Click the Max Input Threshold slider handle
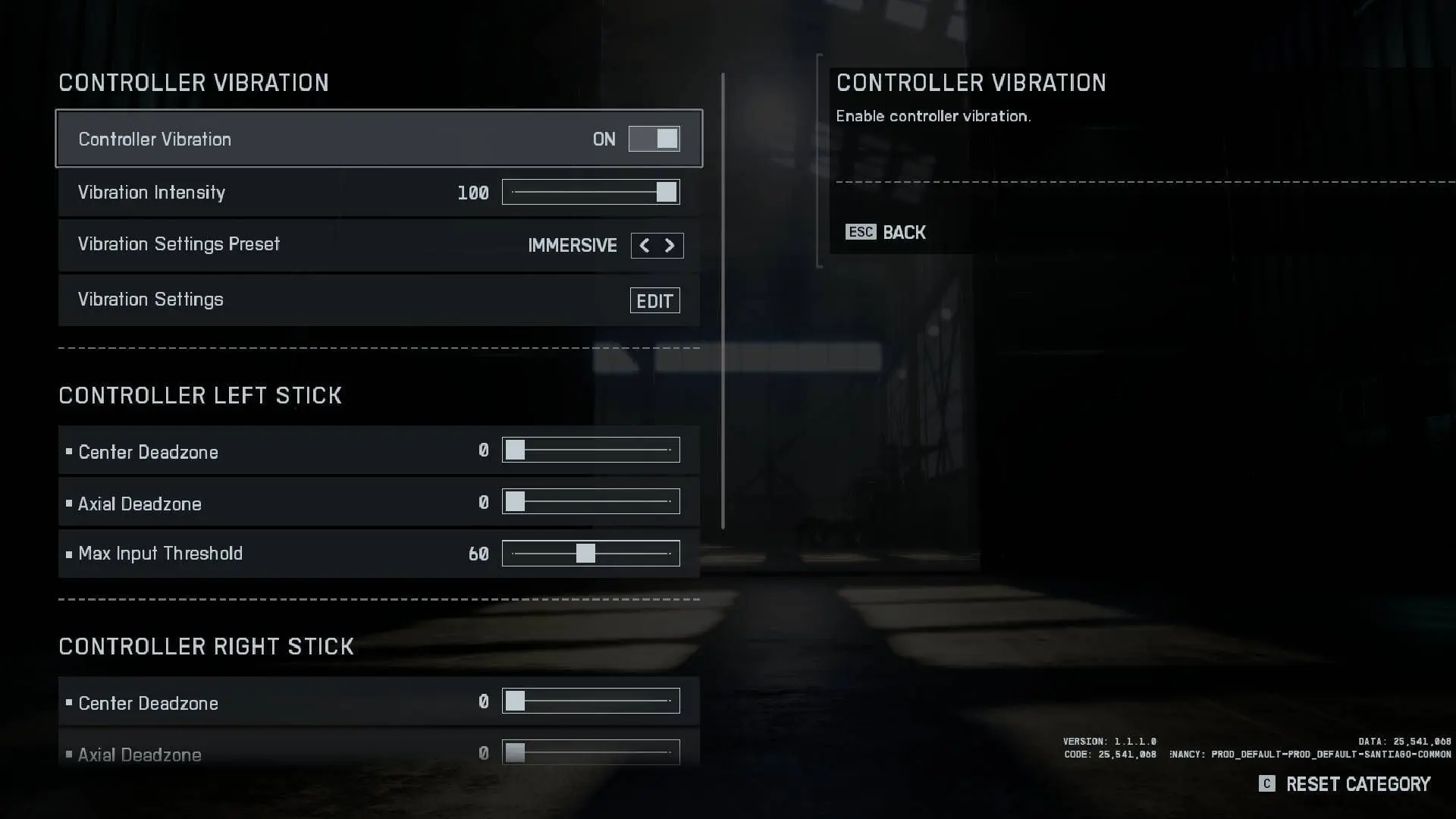Viewport: 1456px width, 819px height. pyautogui.click(x=588, y=553)
